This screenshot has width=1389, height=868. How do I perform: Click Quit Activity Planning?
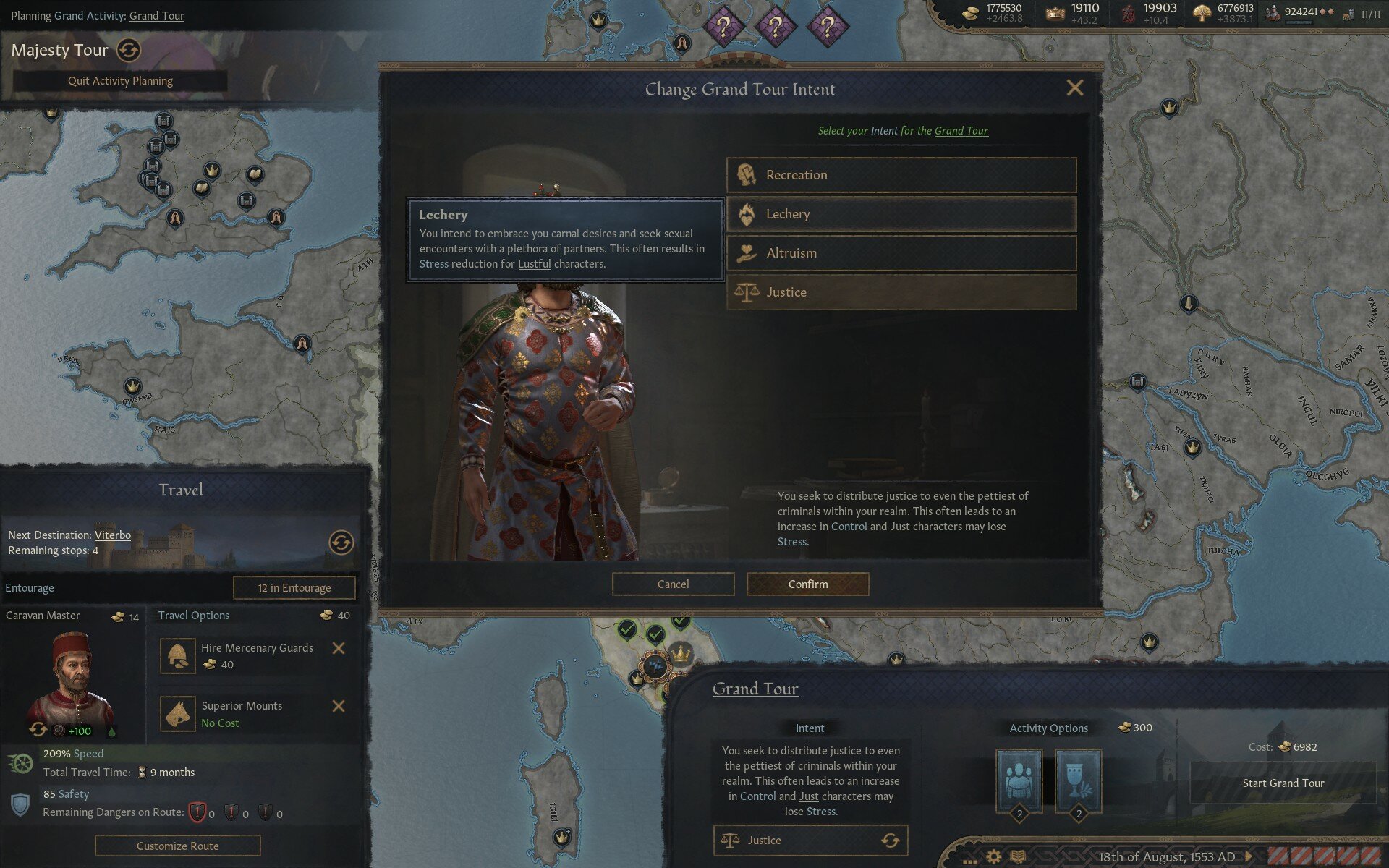click(120, 80)
